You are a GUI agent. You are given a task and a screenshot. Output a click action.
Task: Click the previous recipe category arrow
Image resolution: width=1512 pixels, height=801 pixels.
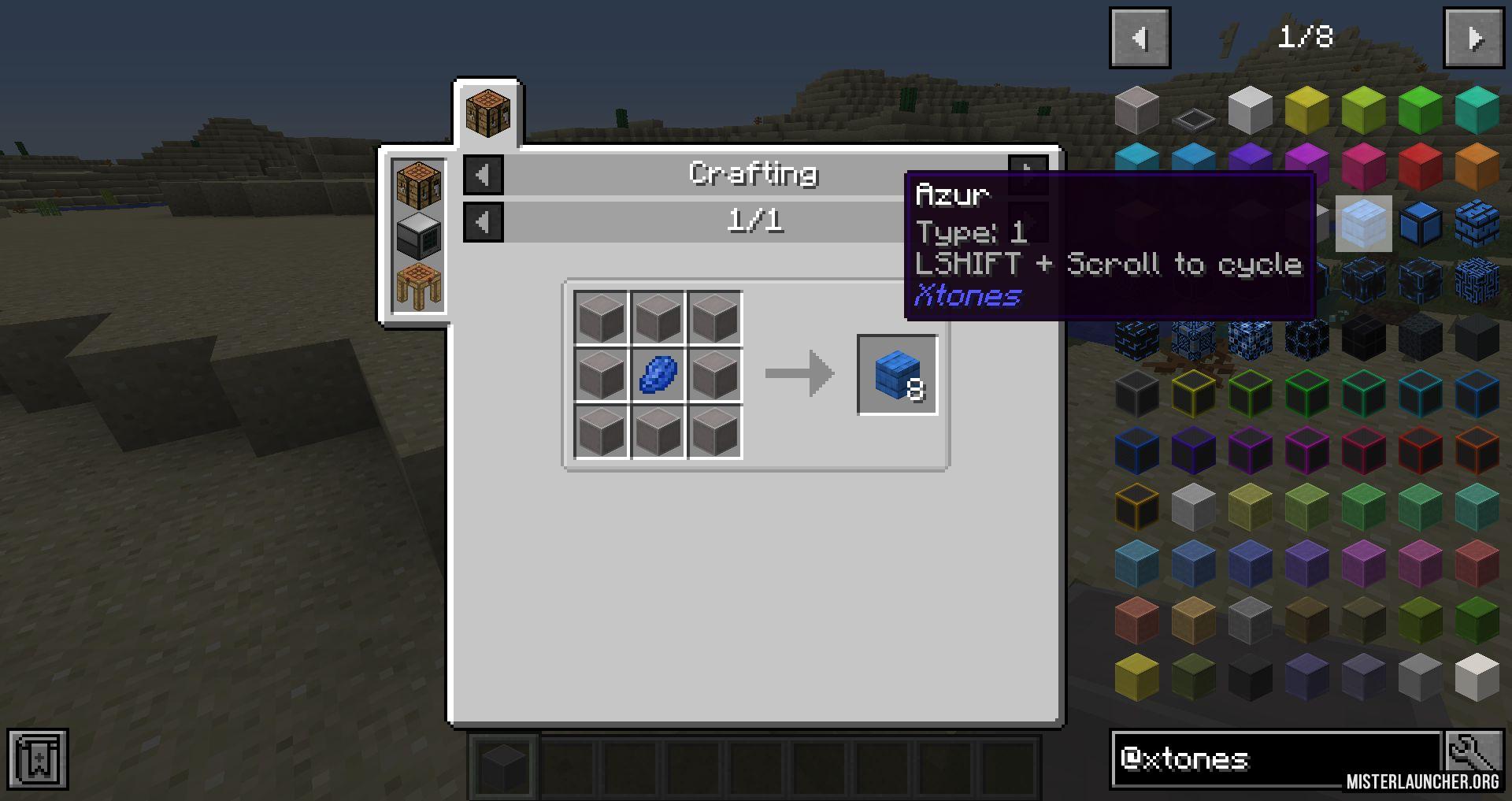click(483, 174)
